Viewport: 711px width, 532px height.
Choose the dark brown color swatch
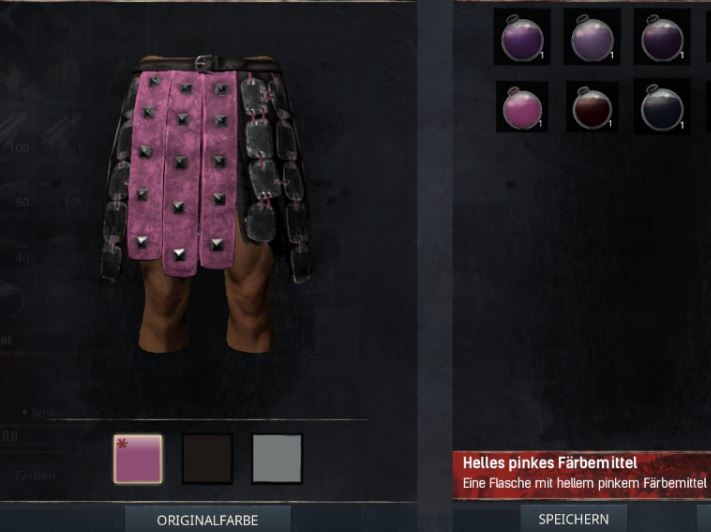[x=207, y=458]
